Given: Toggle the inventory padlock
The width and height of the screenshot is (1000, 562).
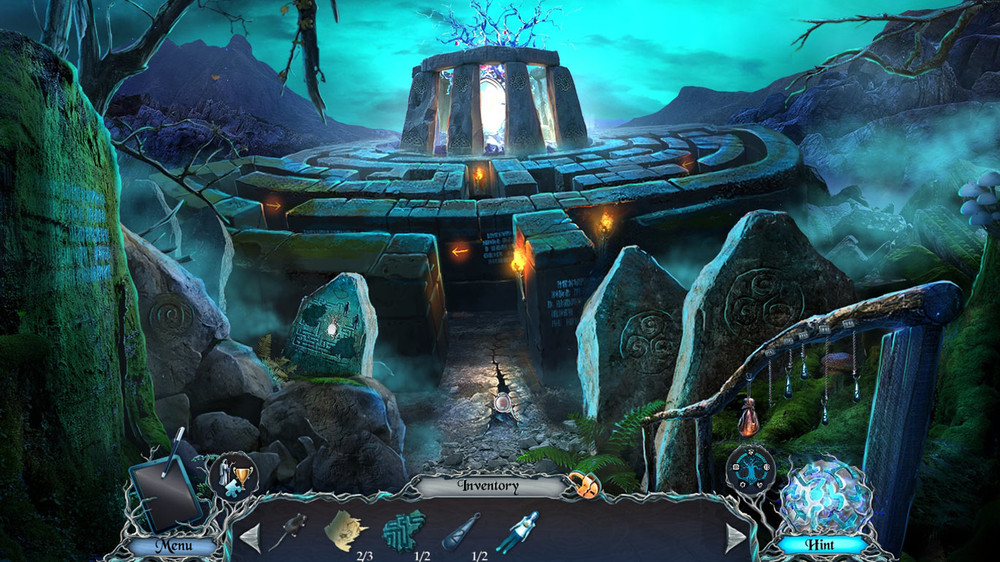Looking at the screenshot, I should tap(585, 487).
